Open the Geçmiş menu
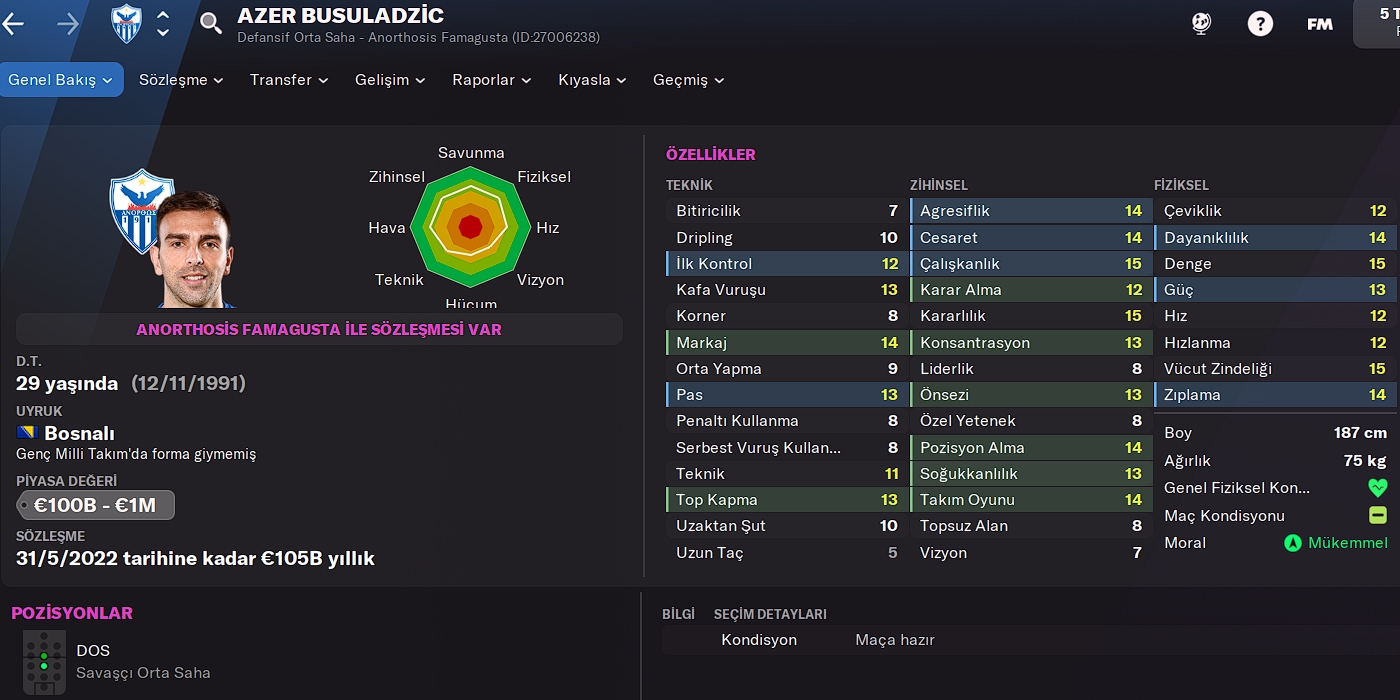This screenshot has width=1400, height=700. coord(688,80)
